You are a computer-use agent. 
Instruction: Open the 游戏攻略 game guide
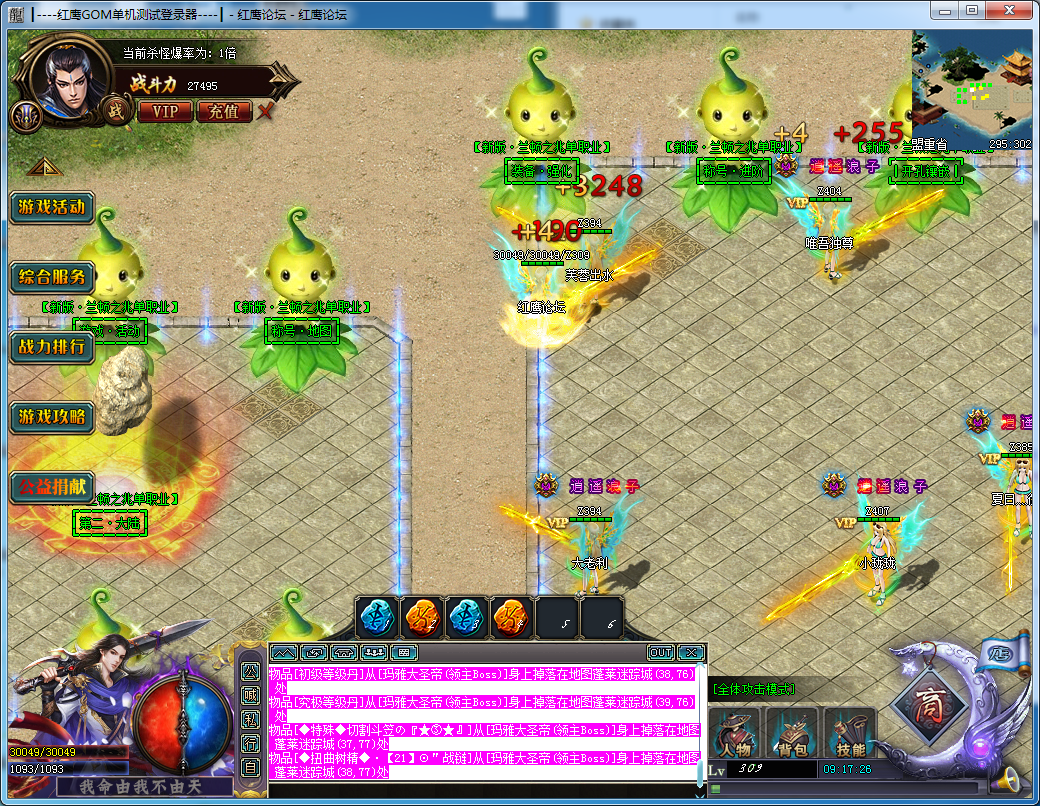tap(51, 417)
